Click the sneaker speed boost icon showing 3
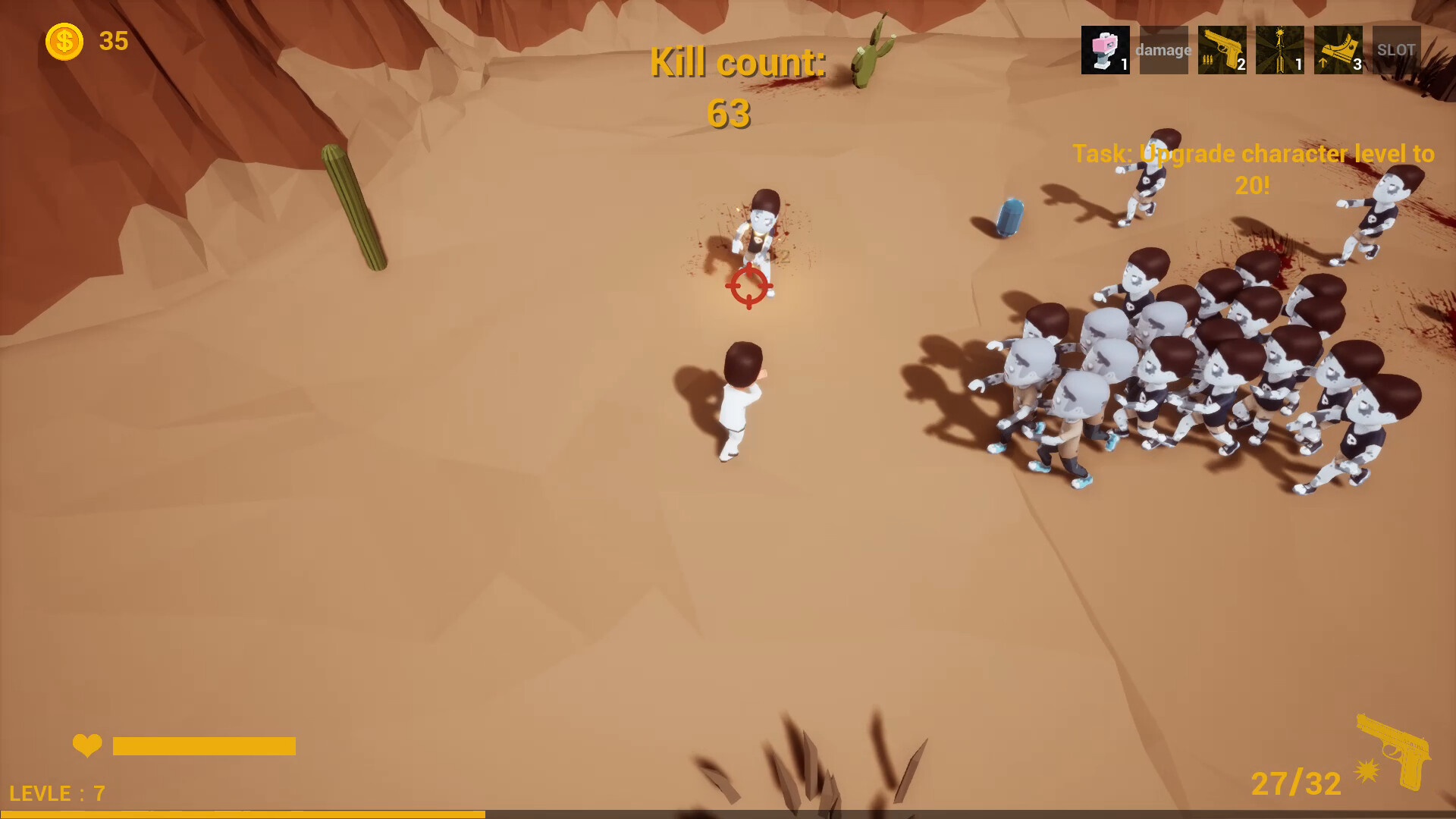 click(1338, 50)
